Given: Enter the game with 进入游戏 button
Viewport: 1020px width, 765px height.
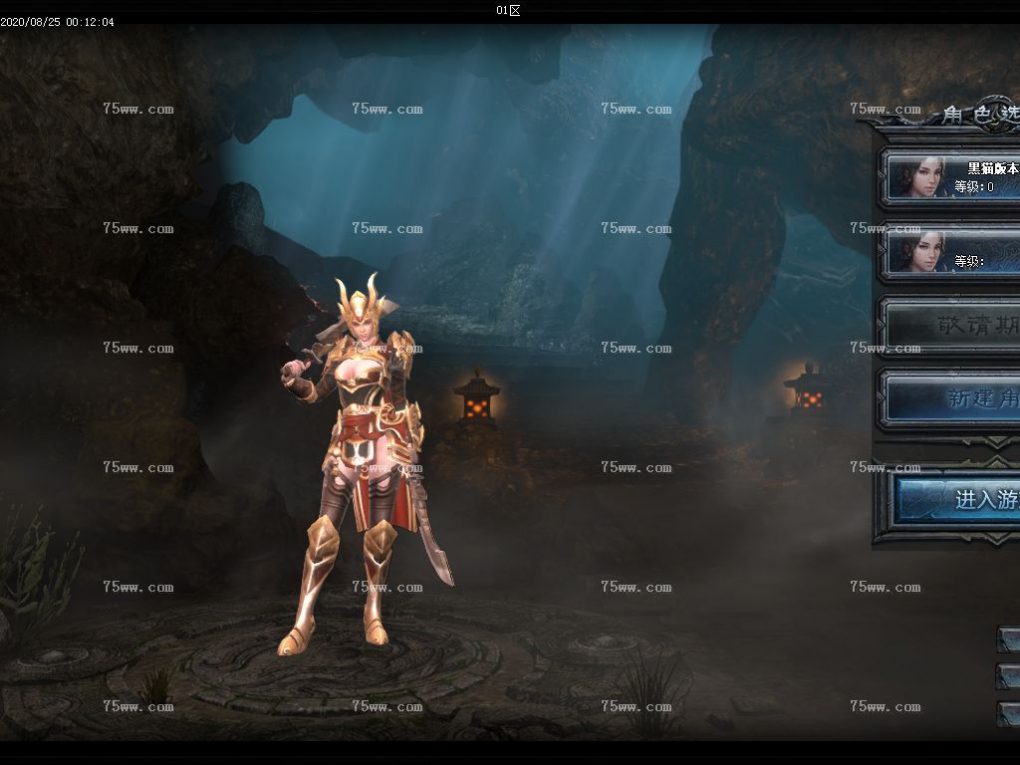Looking at the screenshot, I should [x=955, y=500].
